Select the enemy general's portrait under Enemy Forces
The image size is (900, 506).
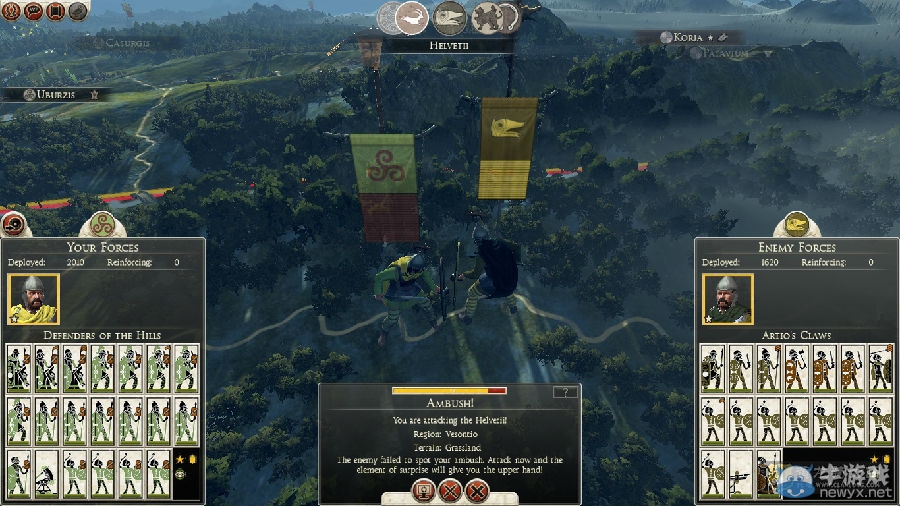click(727, 298)
